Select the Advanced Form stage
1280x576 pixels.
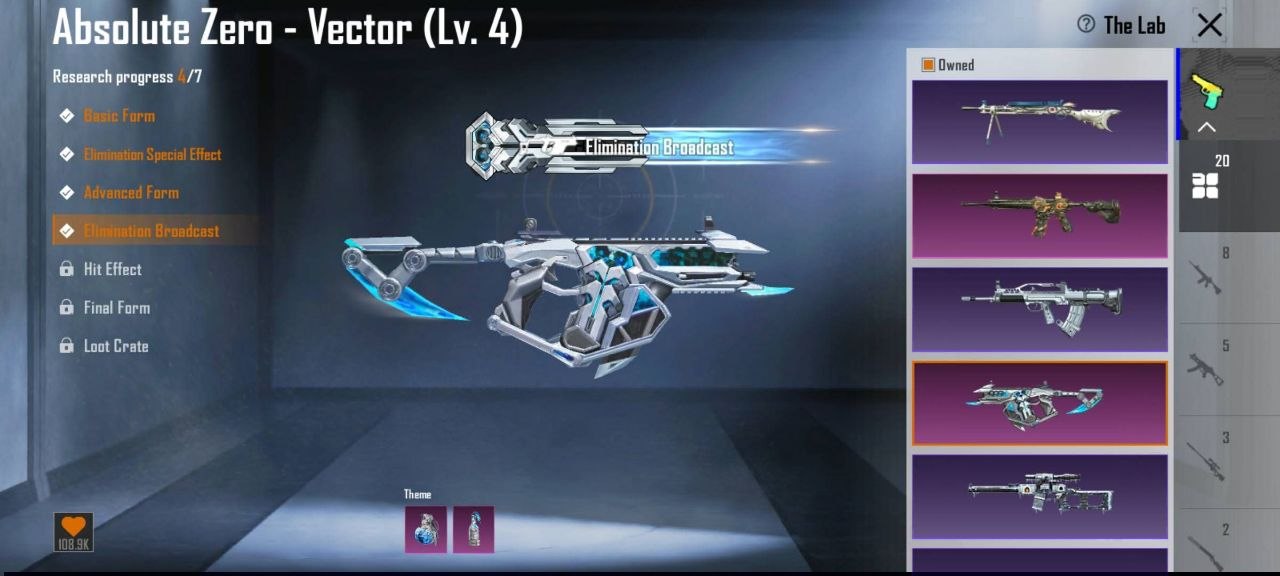131,192
